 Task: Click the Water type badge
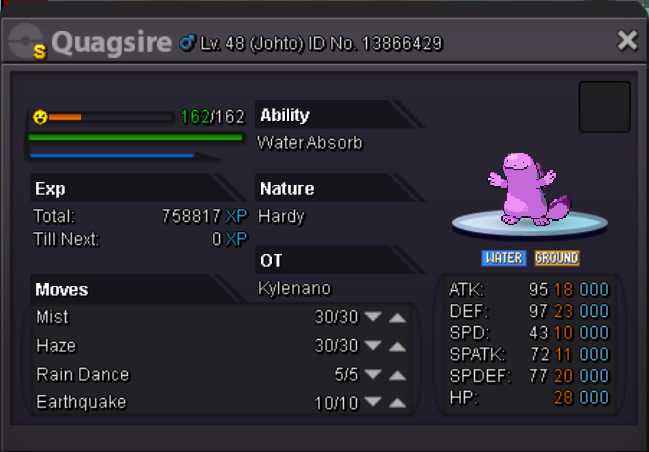(x=504, y=258)
